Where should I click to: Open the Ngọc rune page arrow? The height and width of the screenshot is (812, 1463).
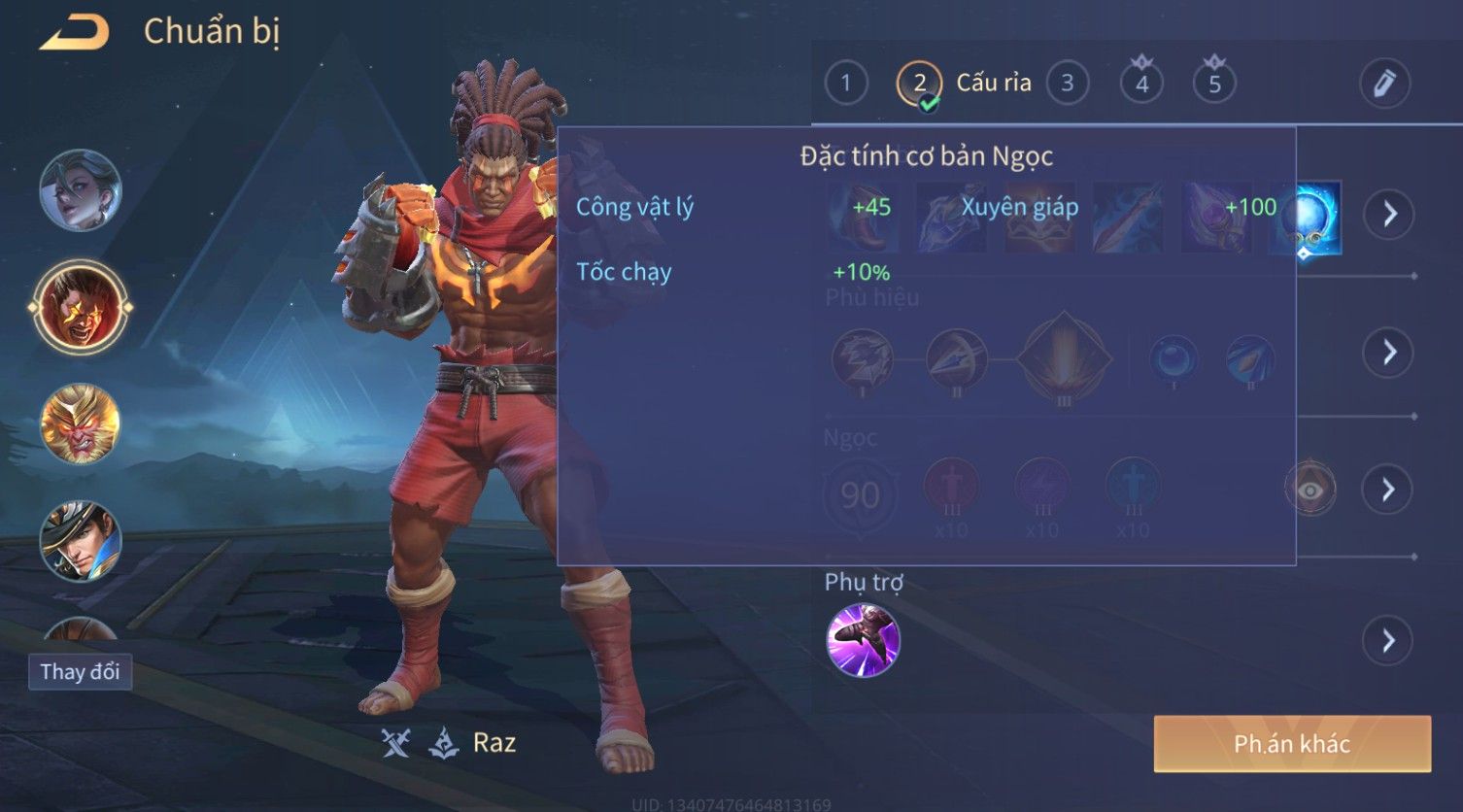pos(1389,490)
